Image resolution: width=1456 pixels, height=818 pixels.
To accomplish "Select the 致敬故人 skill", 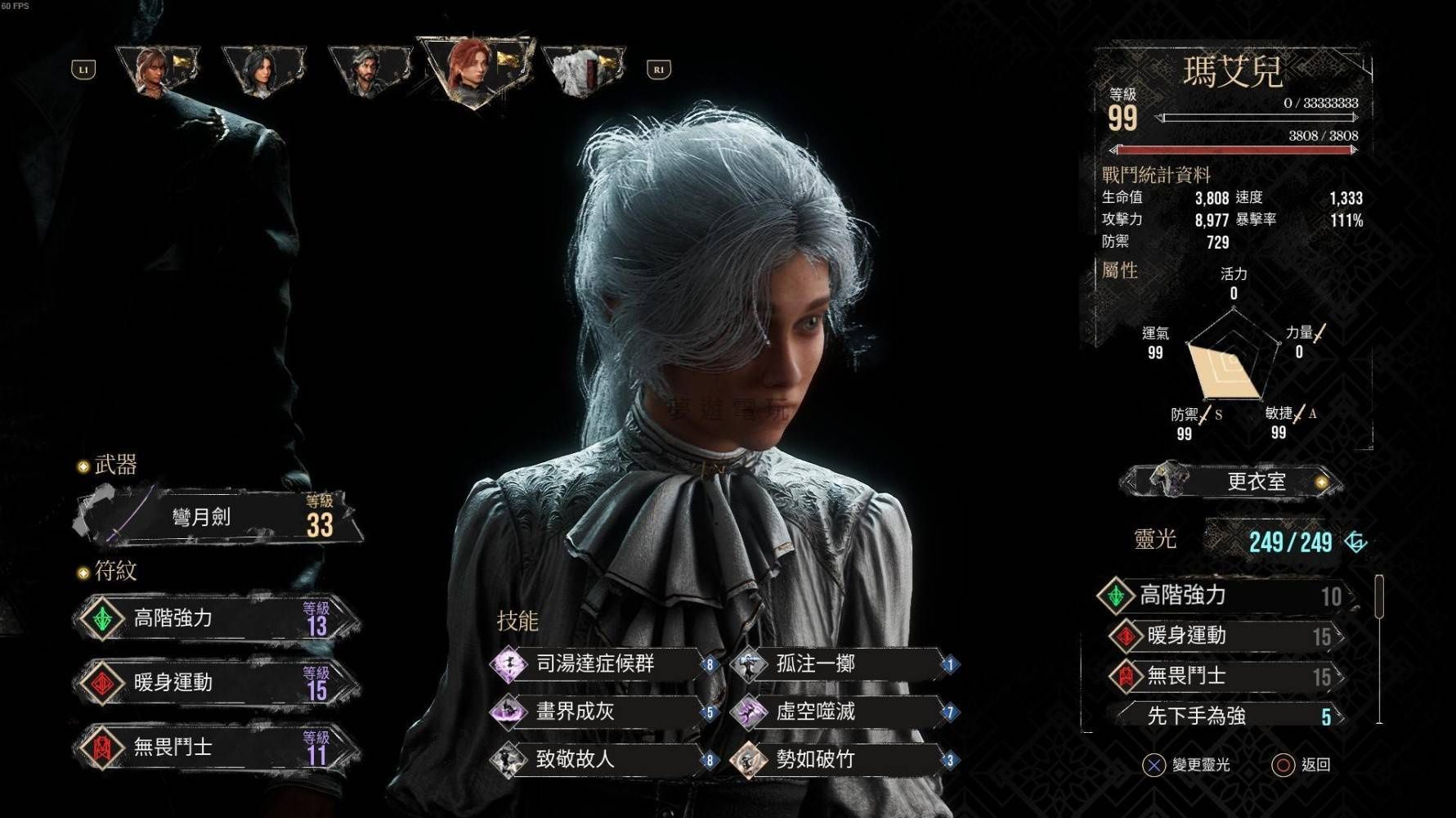I will point(597,759).
